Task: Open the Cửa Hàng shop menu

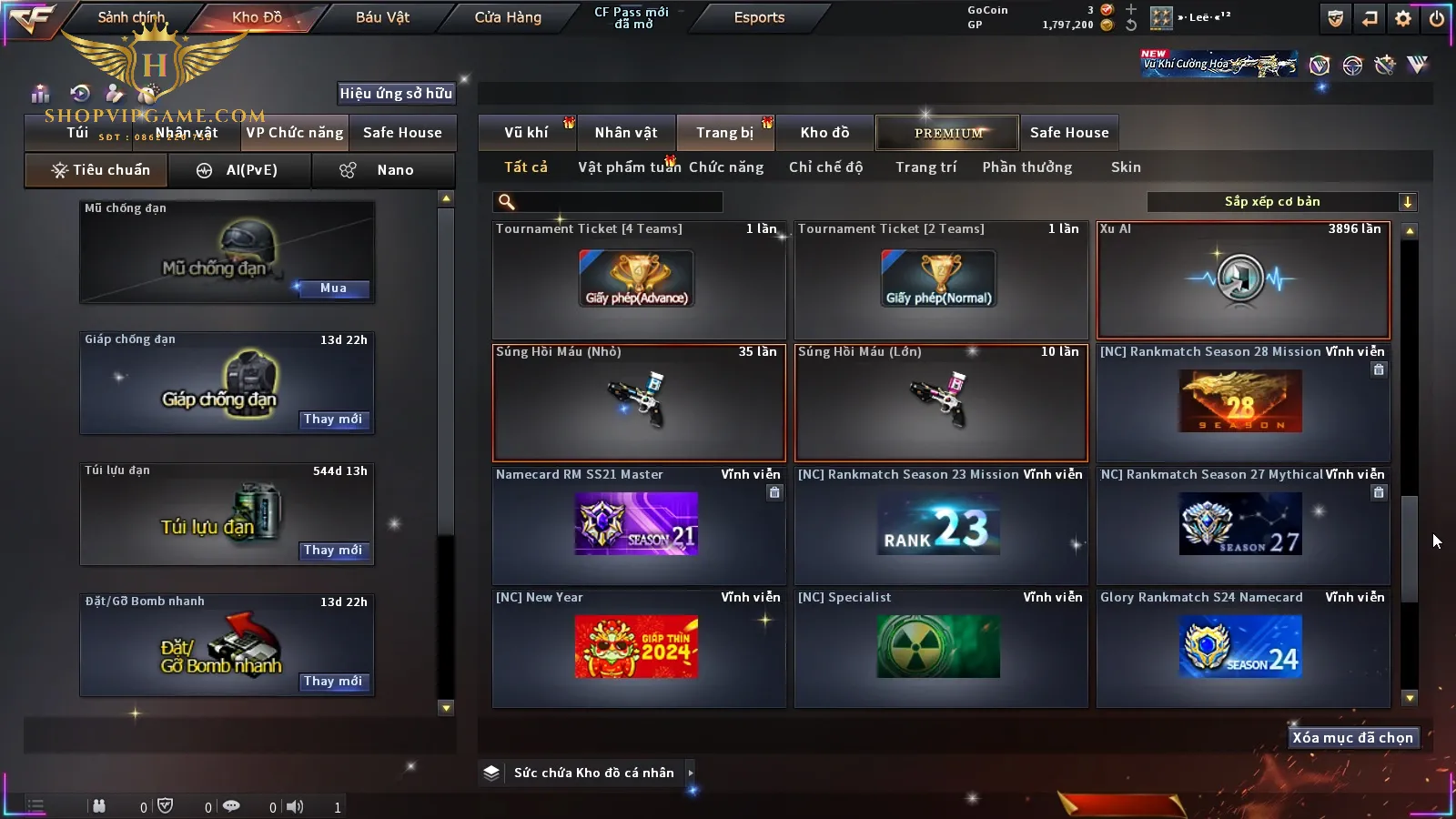Action: (x=508, y=17)
